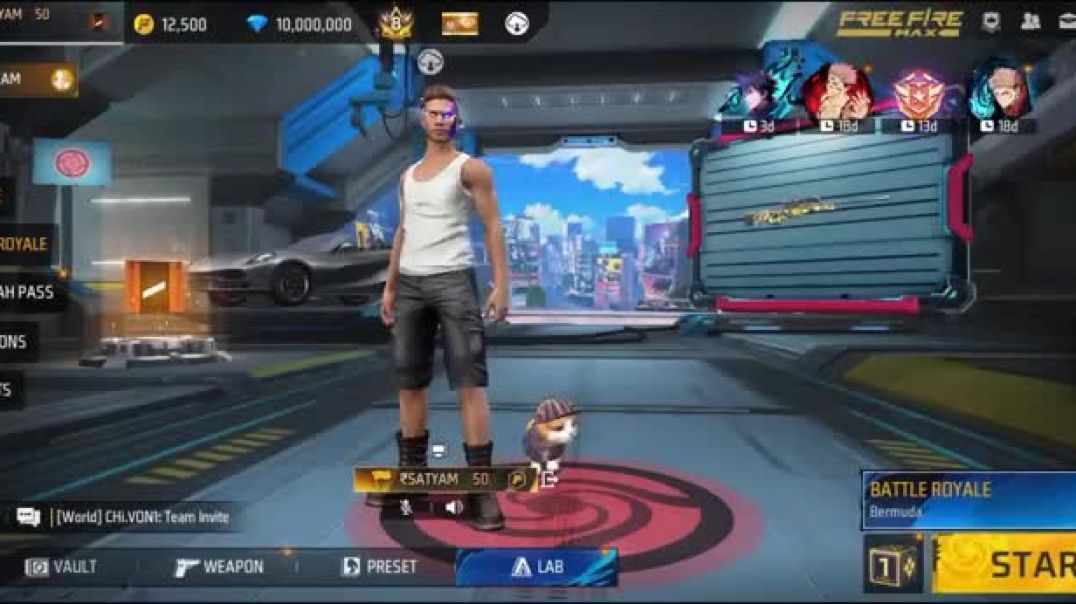Open the diamond balance showing 10,000,000
1076x604 pixels.
click(x=299, y=24)
